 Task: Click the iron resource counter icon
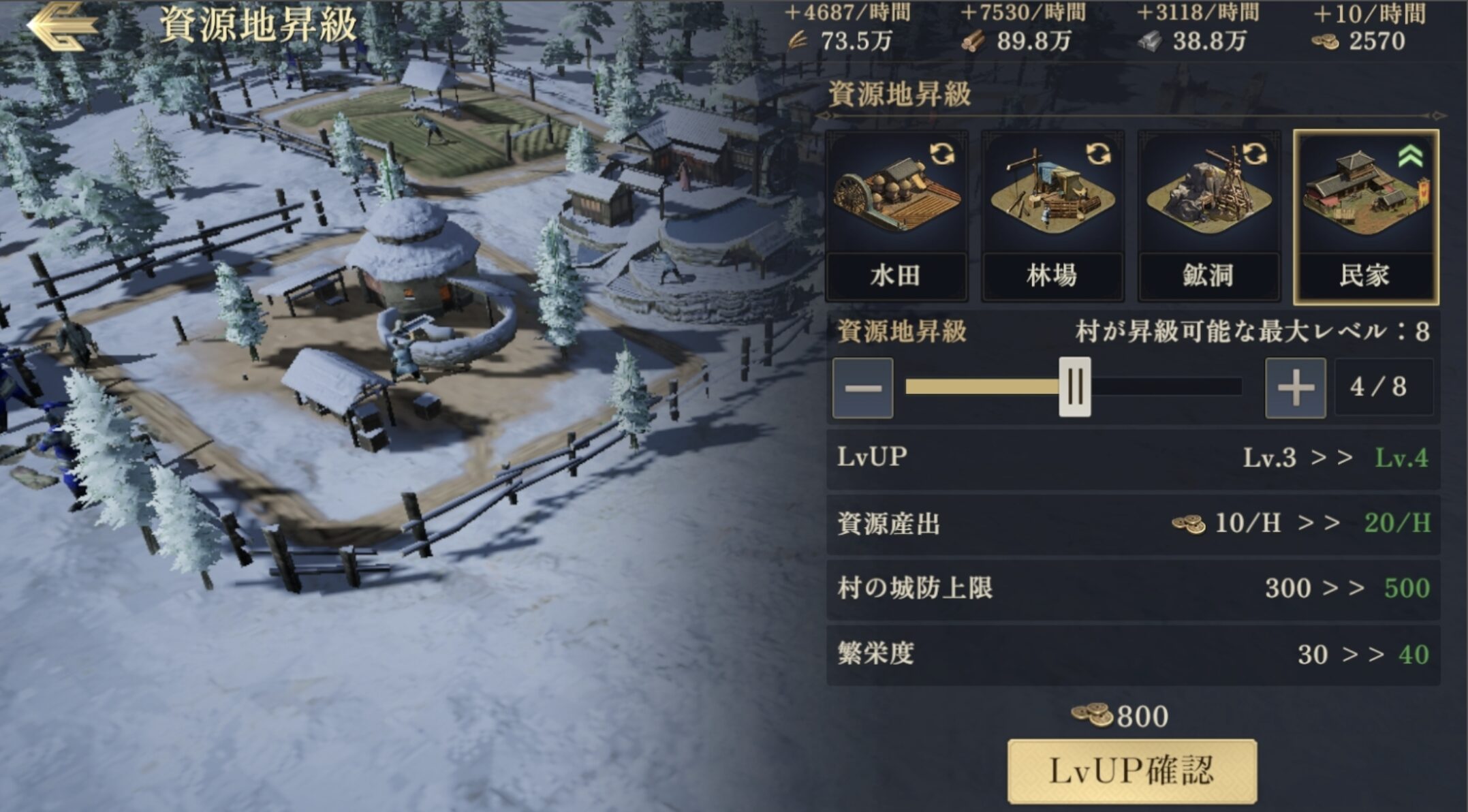1151,42
